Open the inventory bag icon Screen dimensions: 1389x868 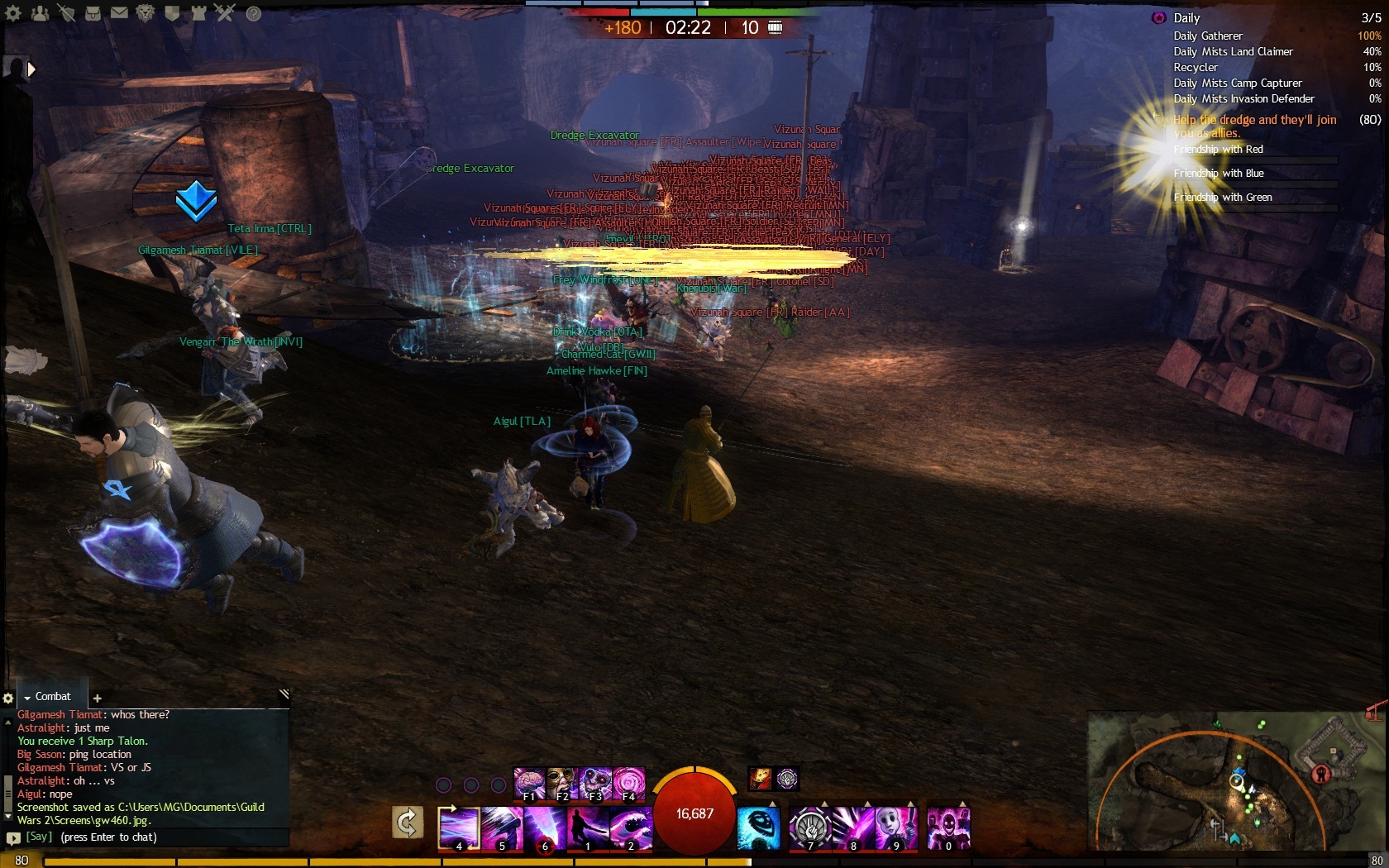tap(92, 13)
